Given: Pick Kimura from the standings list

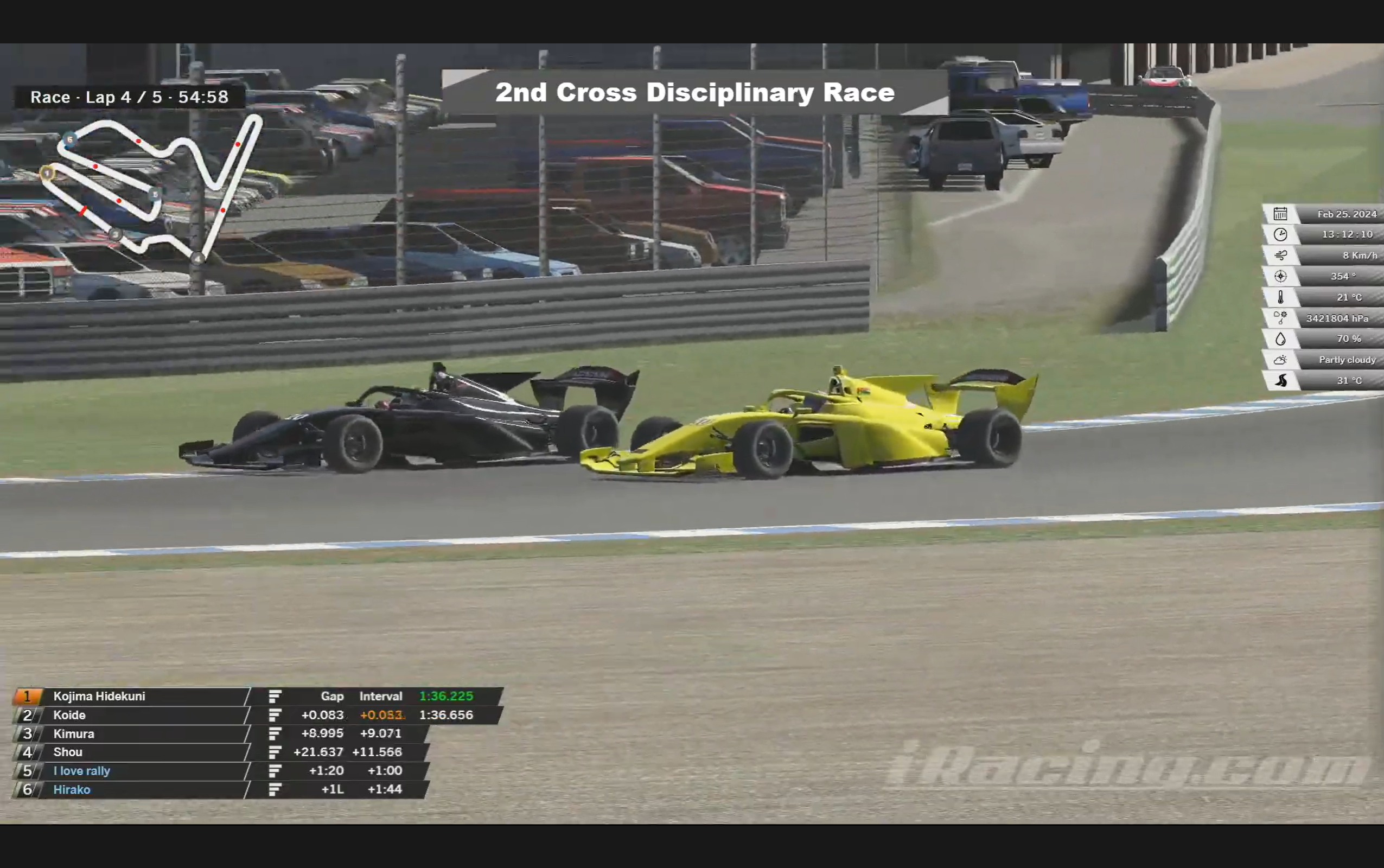Looking at the screenshot, I should pyautogui.click(x=73, y=733).
